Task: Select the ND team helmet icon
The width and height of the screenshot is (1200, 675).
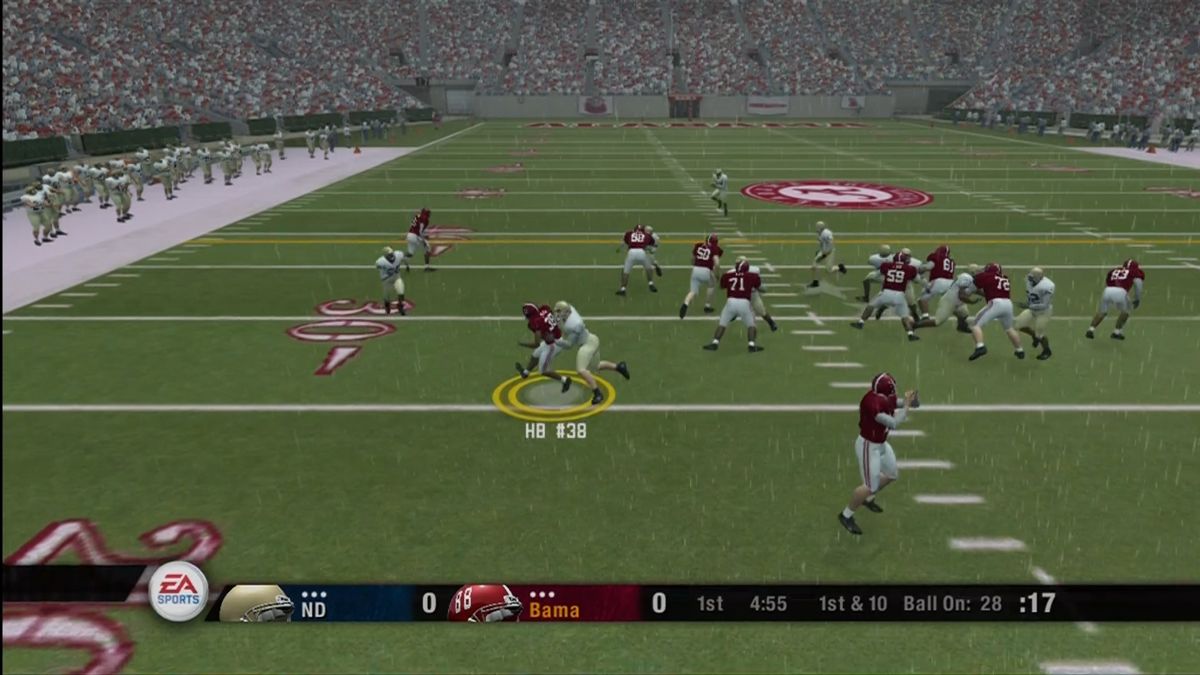Action: 255,604
